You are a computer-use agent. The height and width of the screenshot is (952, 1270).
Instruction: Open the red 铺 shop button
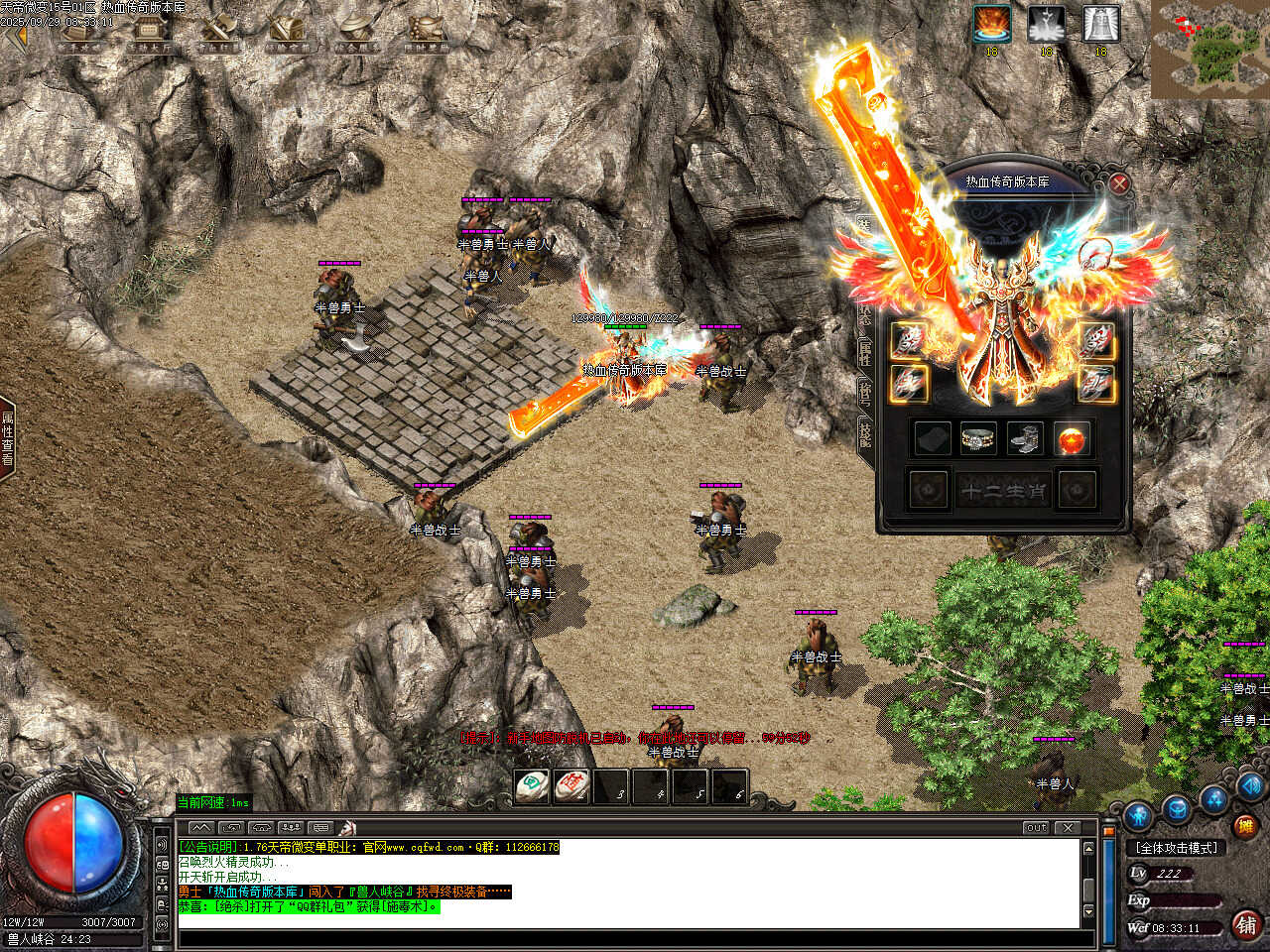[1247, 925]
